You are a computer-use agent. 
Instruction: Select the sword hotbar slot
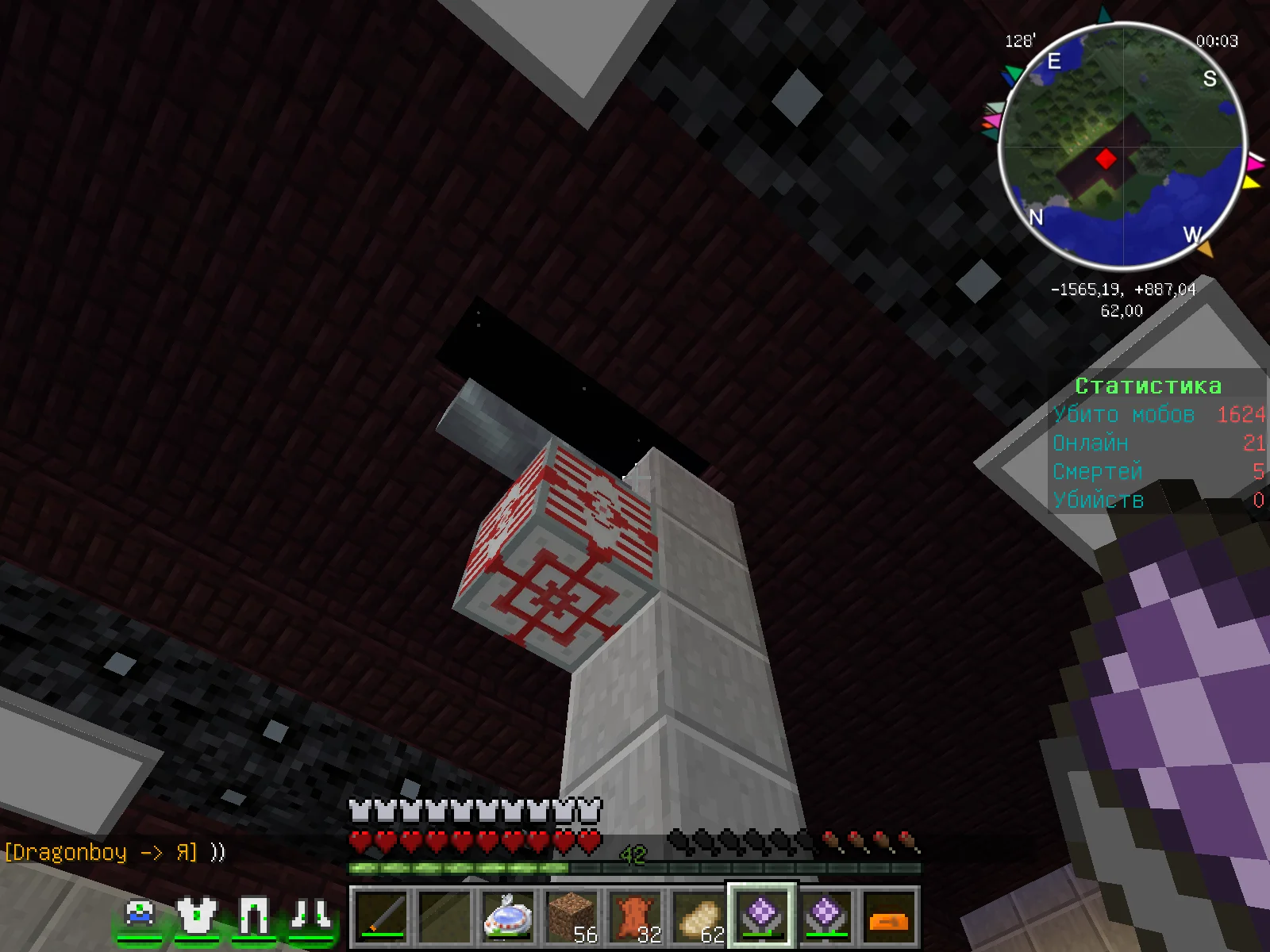[x=382, y=917]
